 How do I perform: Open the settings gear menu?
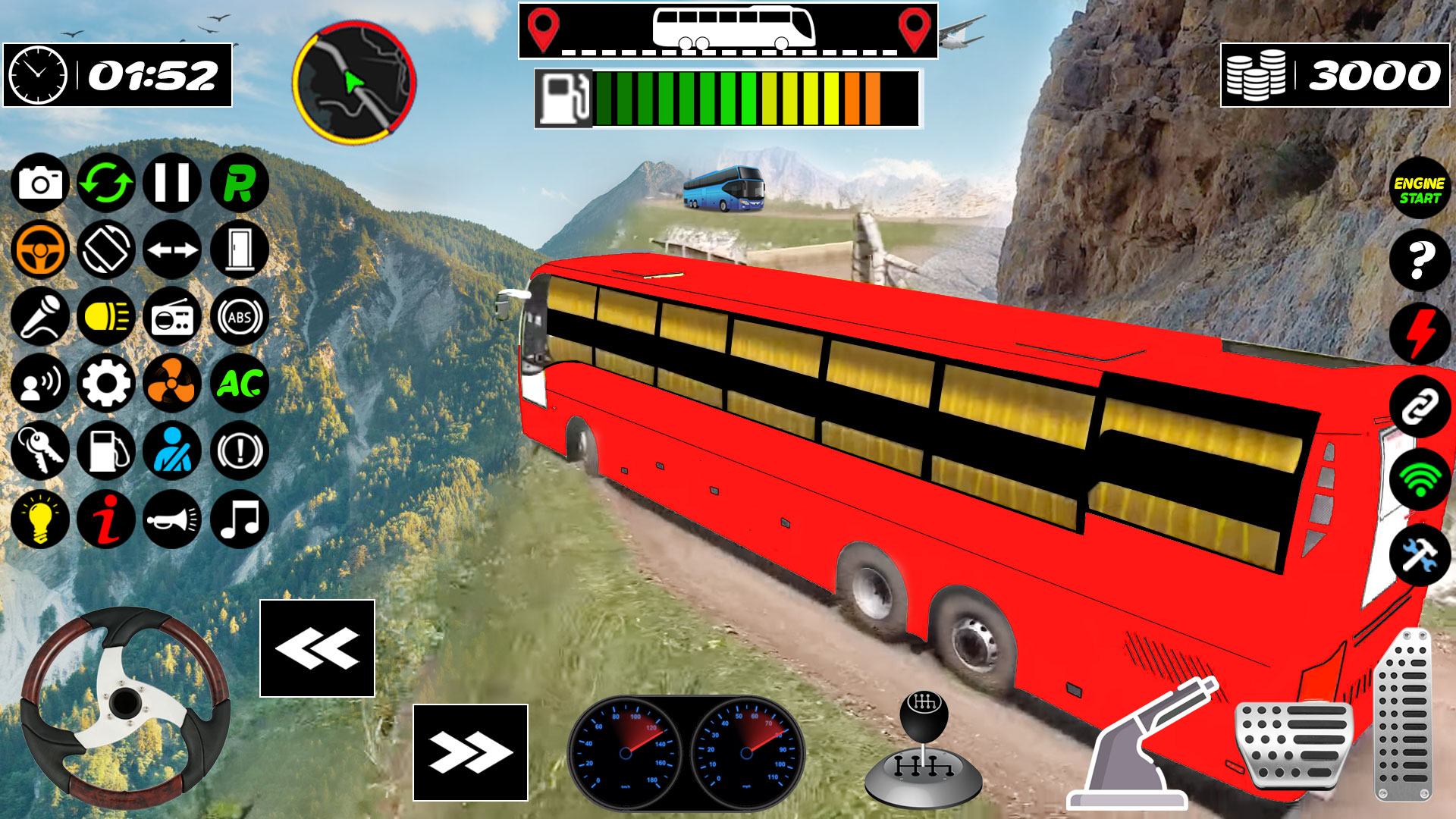click(x=107, y=384)
